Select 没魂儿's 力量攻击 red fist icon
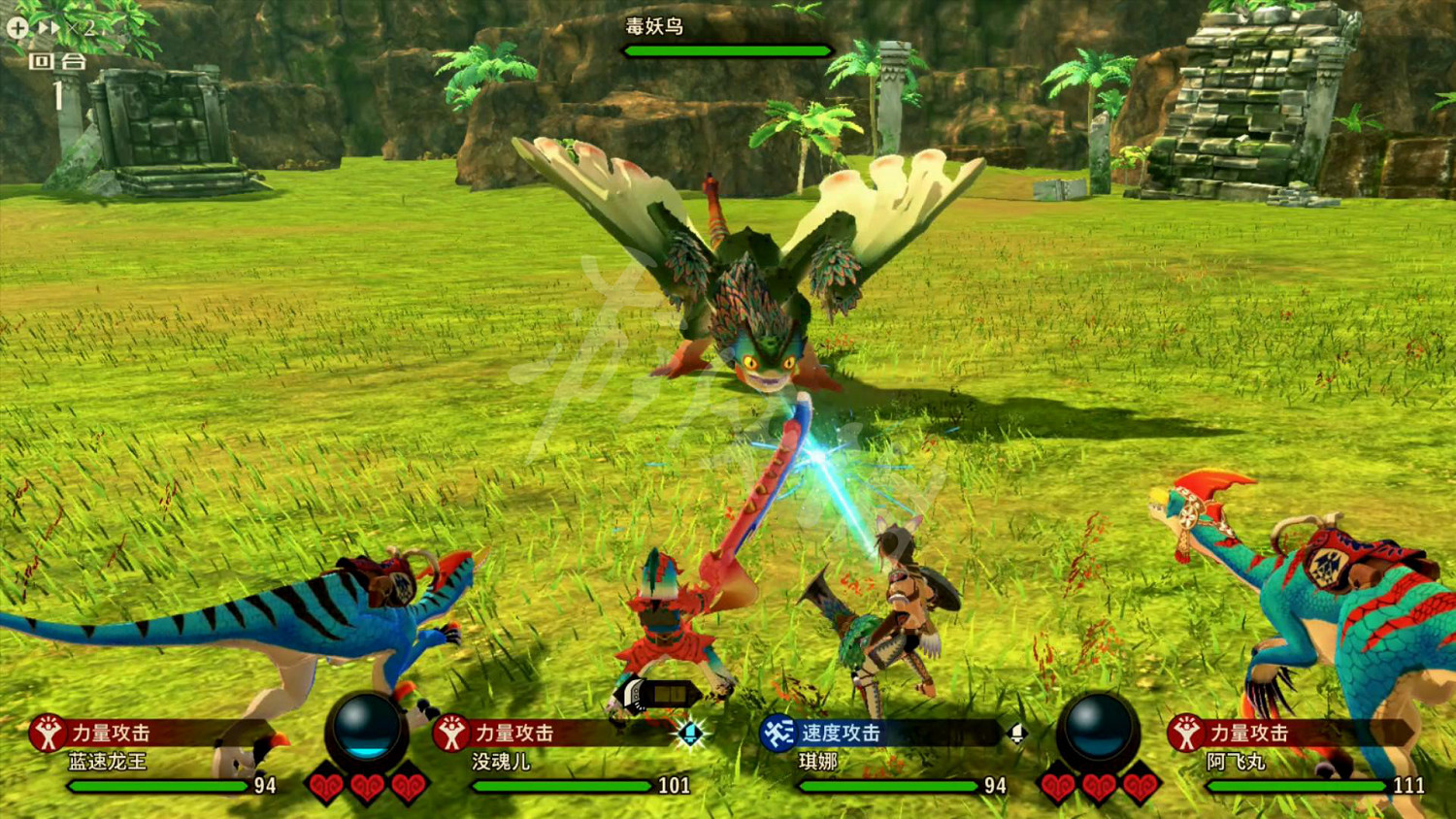 click(x=452, y=735)
